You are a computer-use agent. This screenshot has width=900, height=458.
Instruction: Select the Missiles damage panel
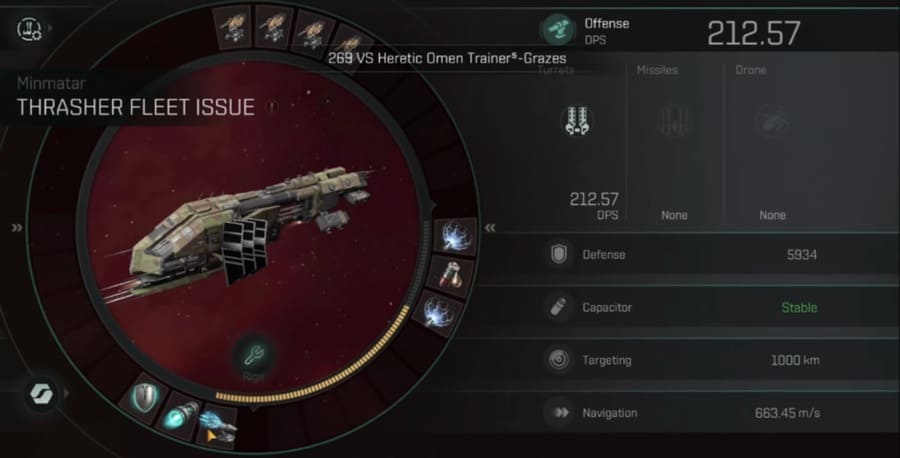click(673, 142)
